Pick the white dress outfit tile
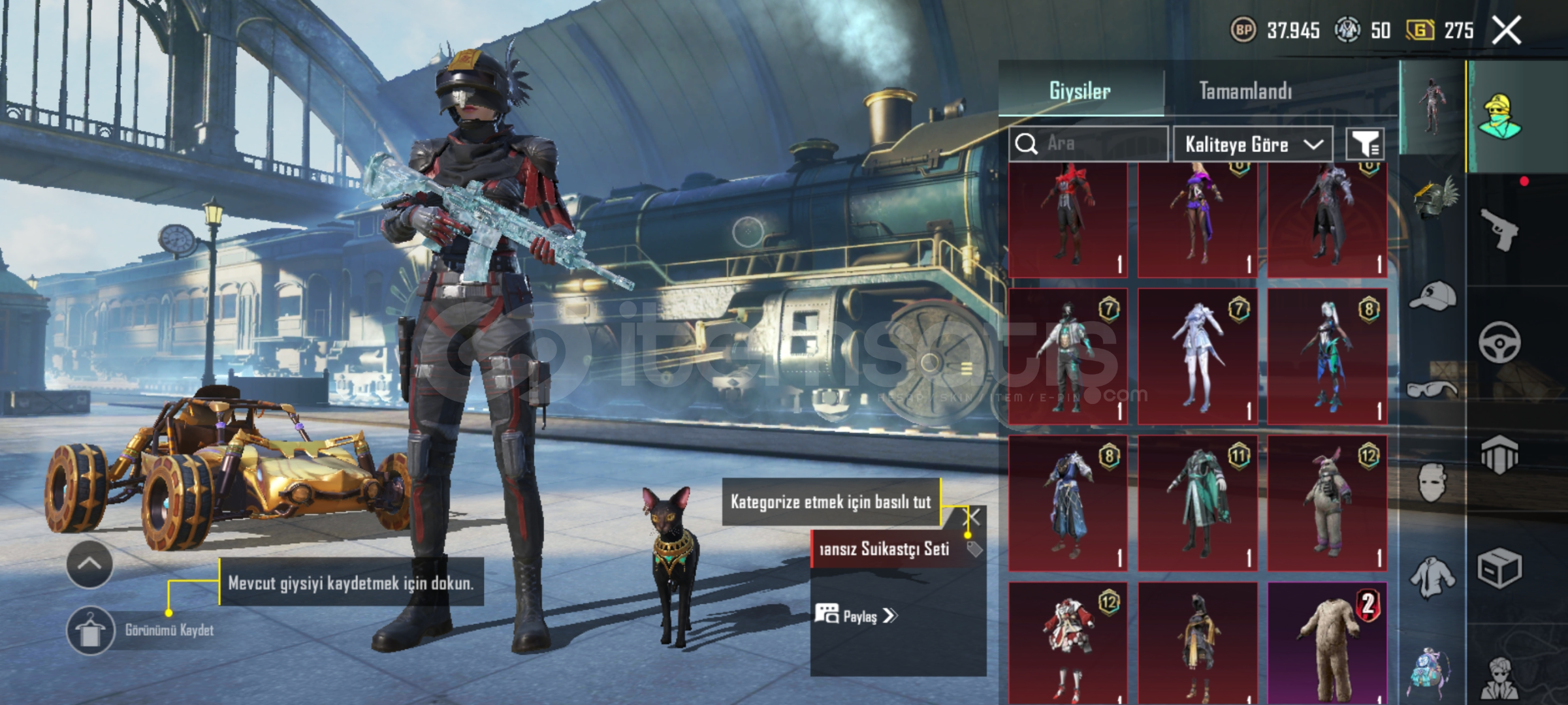This screenshot has width=1568, height=705. point(1198,356)
